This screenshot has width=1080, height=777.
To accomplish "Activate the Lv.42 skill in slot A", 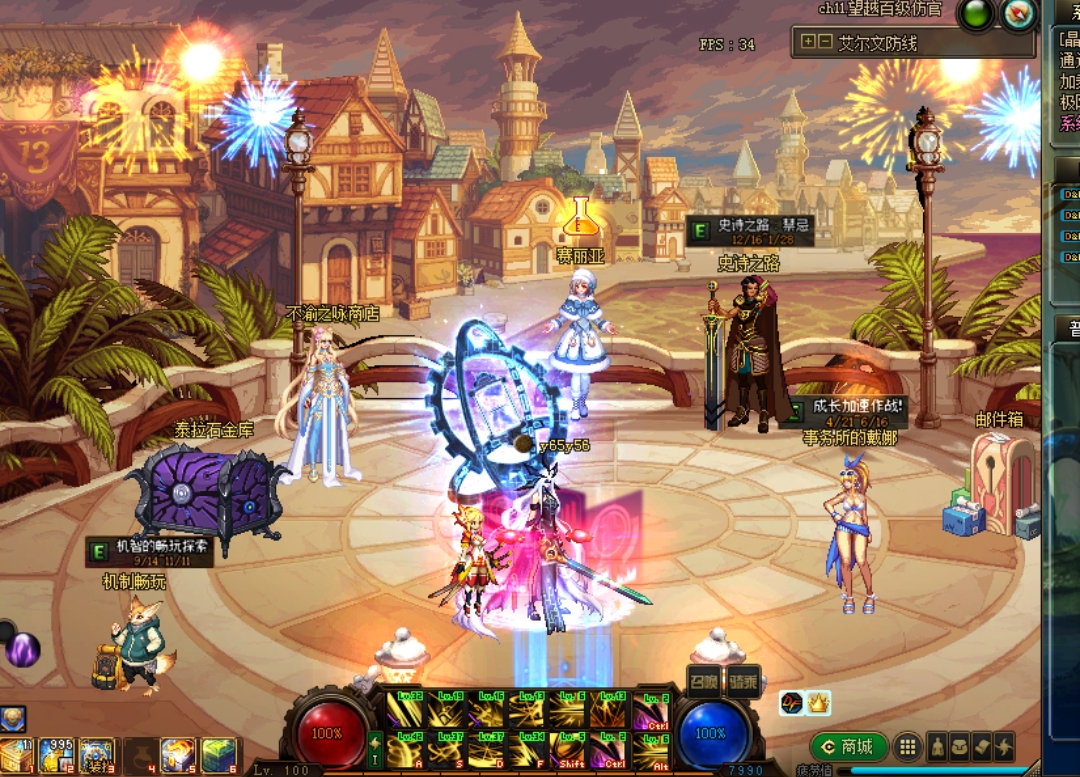I will [405, 750].
